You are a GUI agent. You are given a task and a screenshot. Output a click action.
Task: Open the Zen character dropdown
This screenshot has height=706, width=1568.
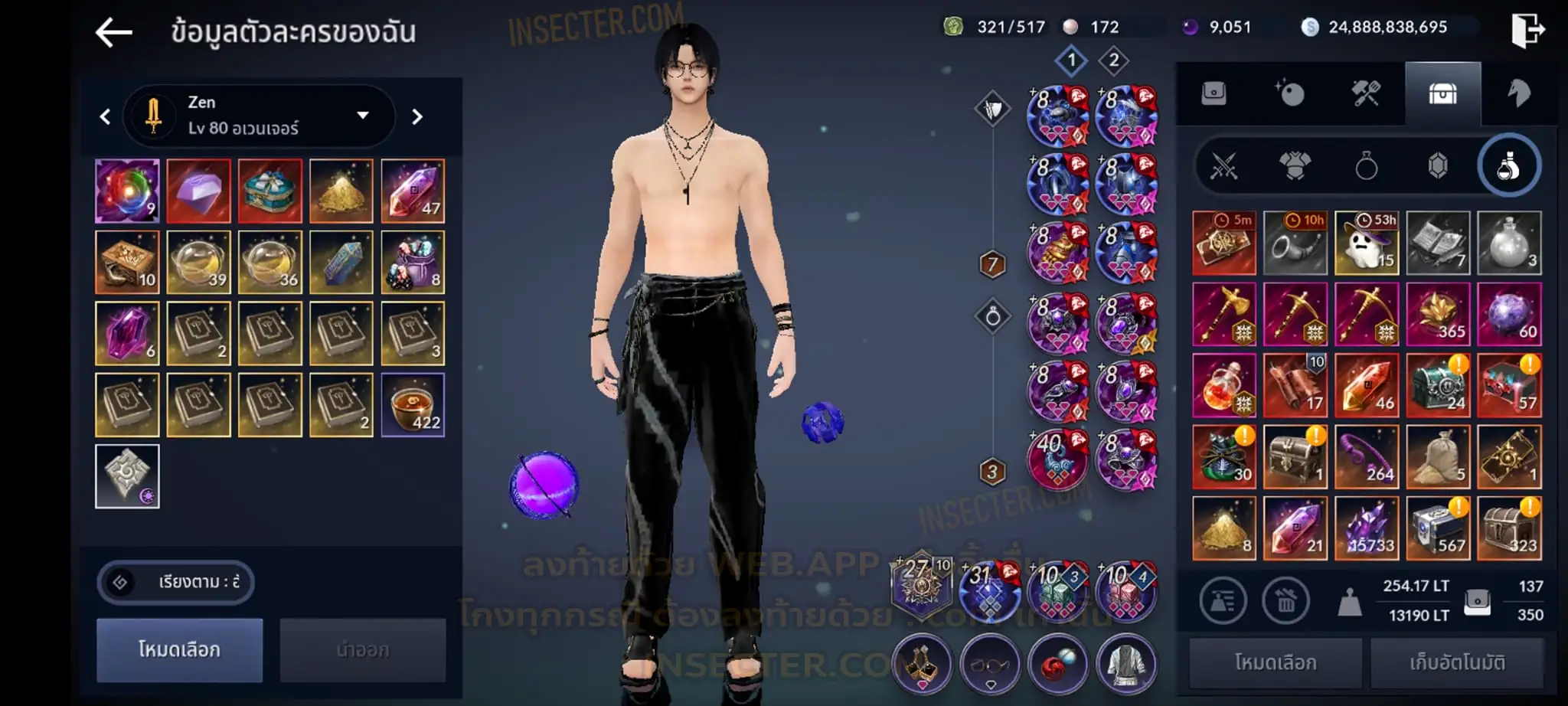click(361, 116)
